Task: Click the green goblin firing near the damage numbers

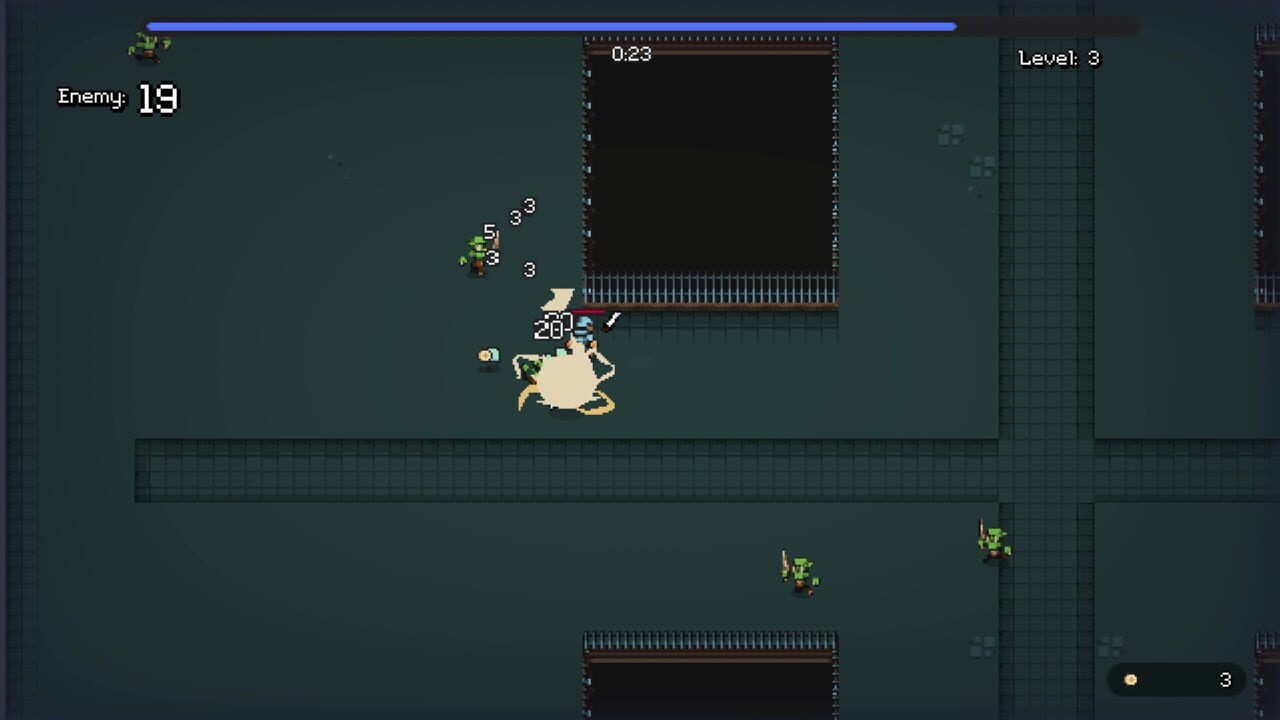Action: pyautogui.click(x=478, y=250)
